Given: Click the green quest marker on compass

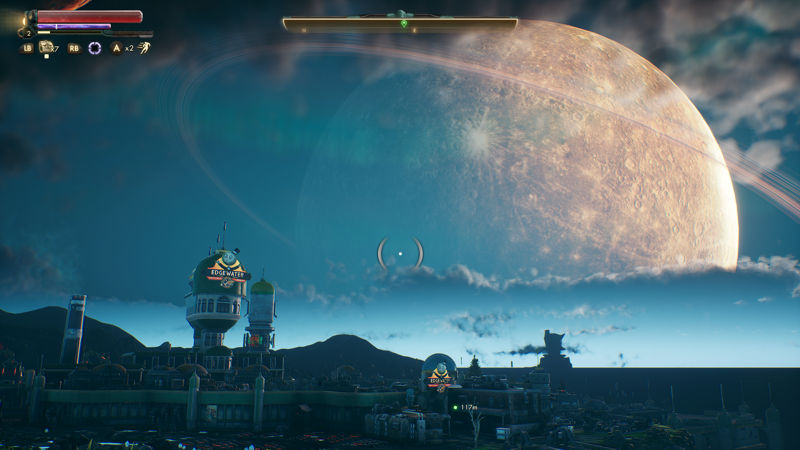Looking at the screenshot, I should (404, 23).
